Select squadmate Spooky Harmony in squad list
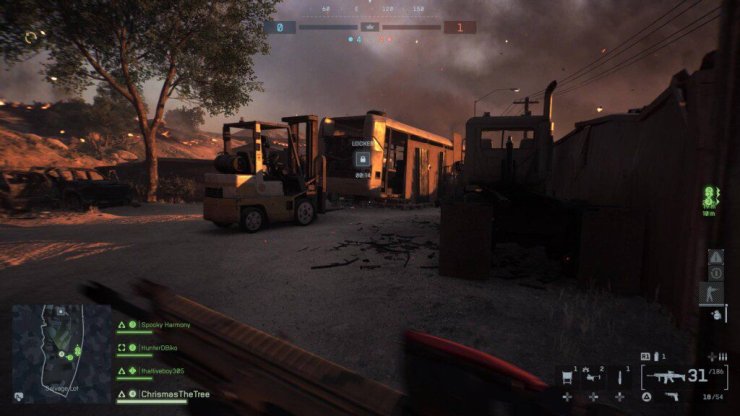This screenshot has width=740, height=416. click(x=165, y=325)
